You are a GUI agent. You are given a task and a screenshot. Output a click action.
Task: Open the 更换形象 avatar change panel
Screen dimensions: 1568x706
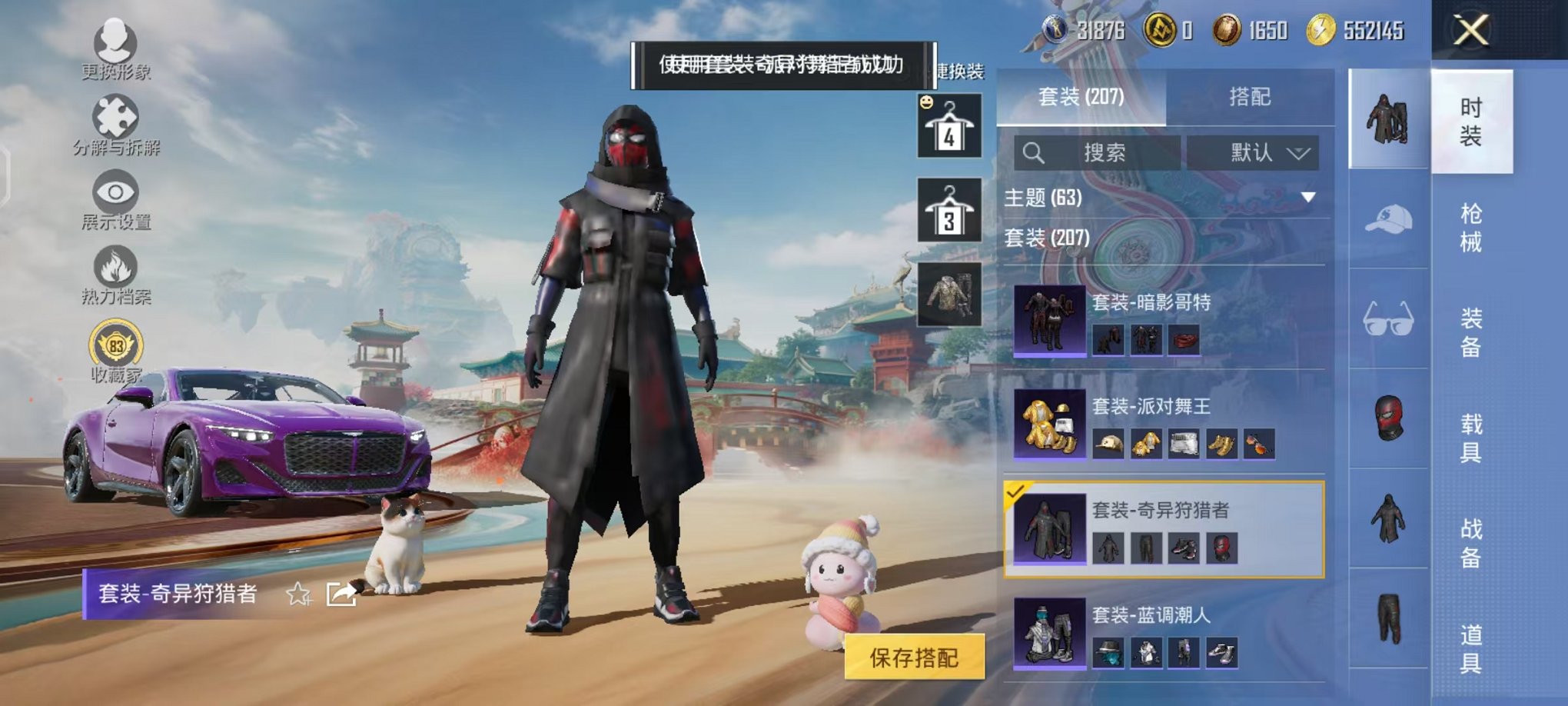click(114, 42)
